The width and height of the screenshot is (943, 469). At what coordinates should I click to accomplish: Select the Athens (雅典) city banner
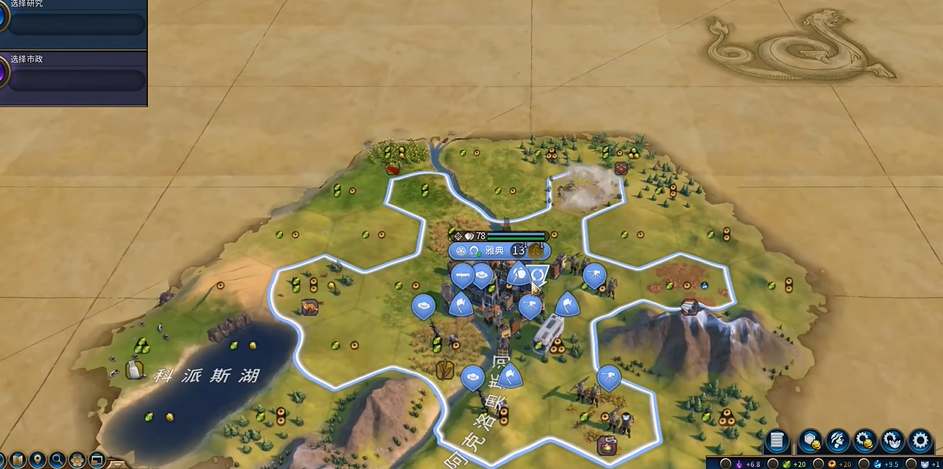[491, 251]
